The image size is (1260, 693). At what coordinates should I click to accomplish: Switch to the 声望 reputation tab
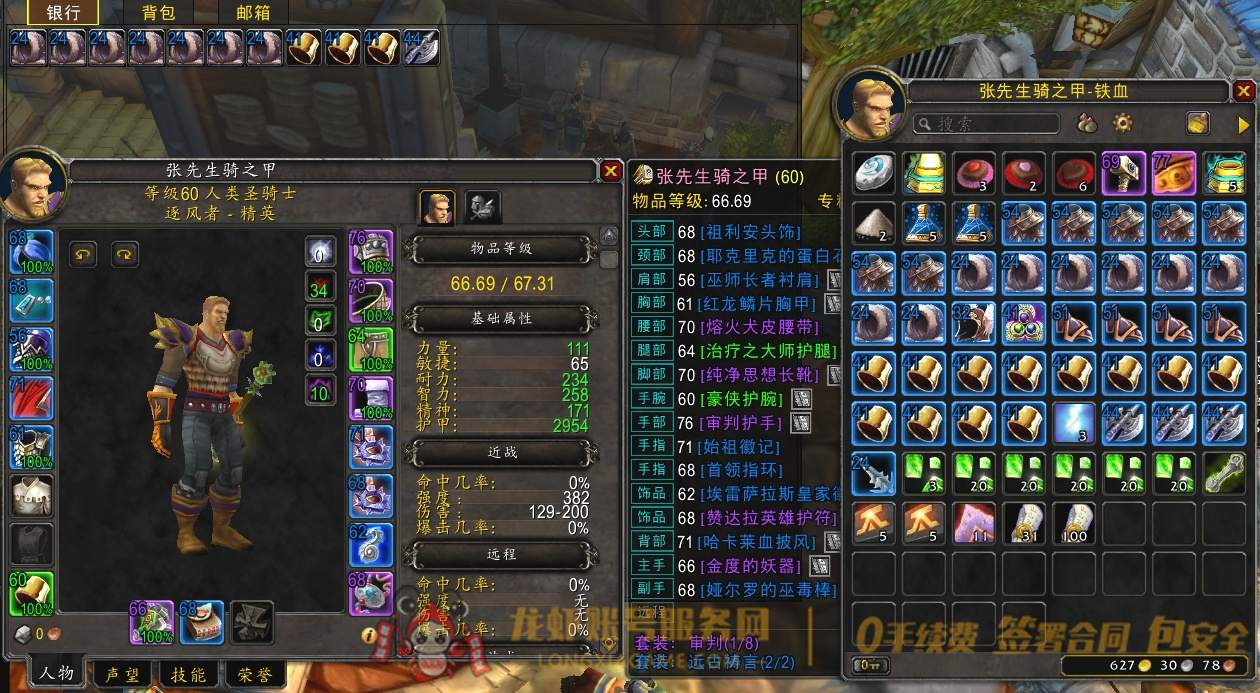[124, 674]
